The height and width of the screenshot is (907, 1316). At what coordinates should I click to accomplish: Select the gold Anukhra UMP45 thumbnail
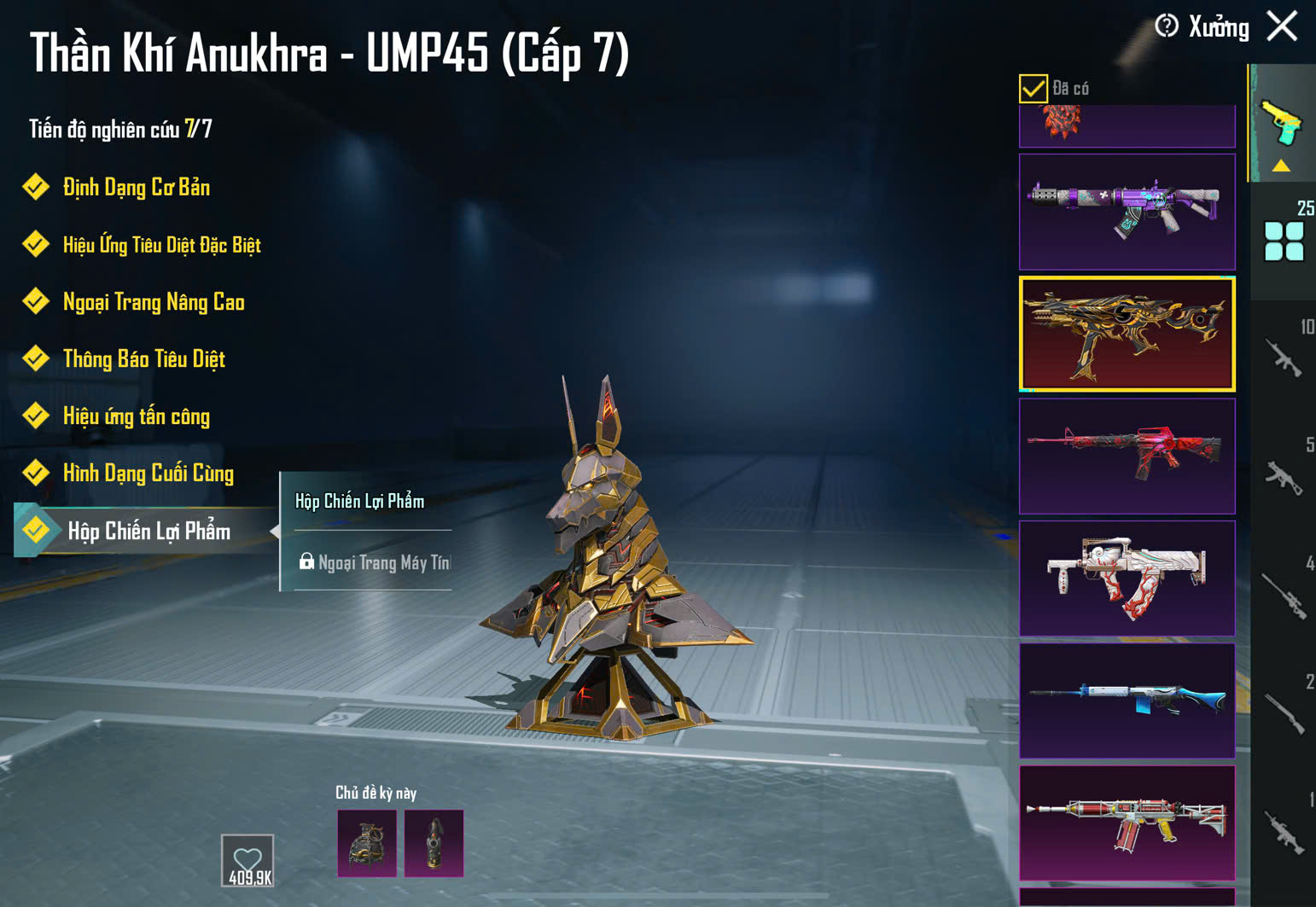(x=1127, y=334)
